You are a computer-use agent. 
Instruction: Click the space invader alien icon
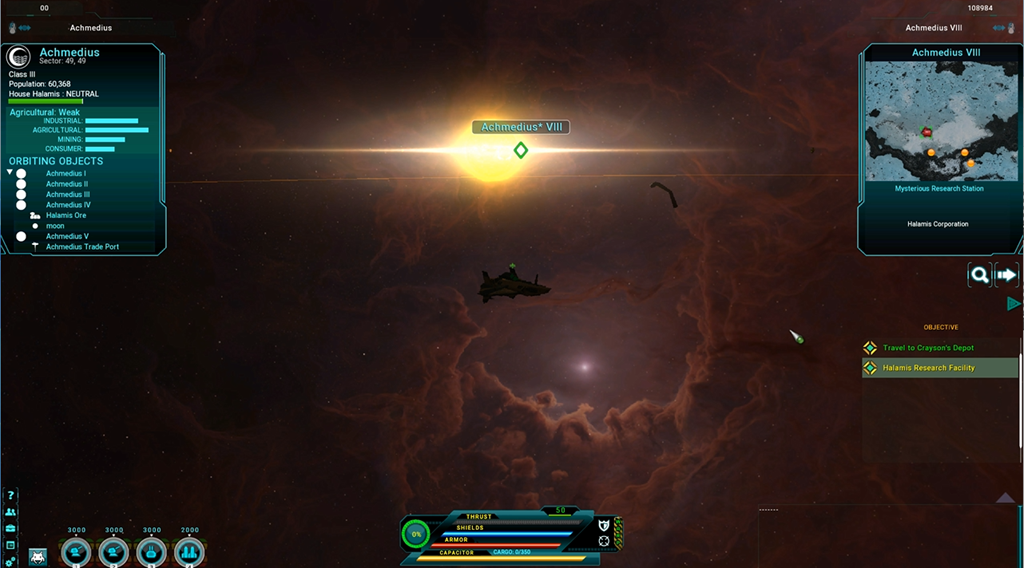[38, 556]
